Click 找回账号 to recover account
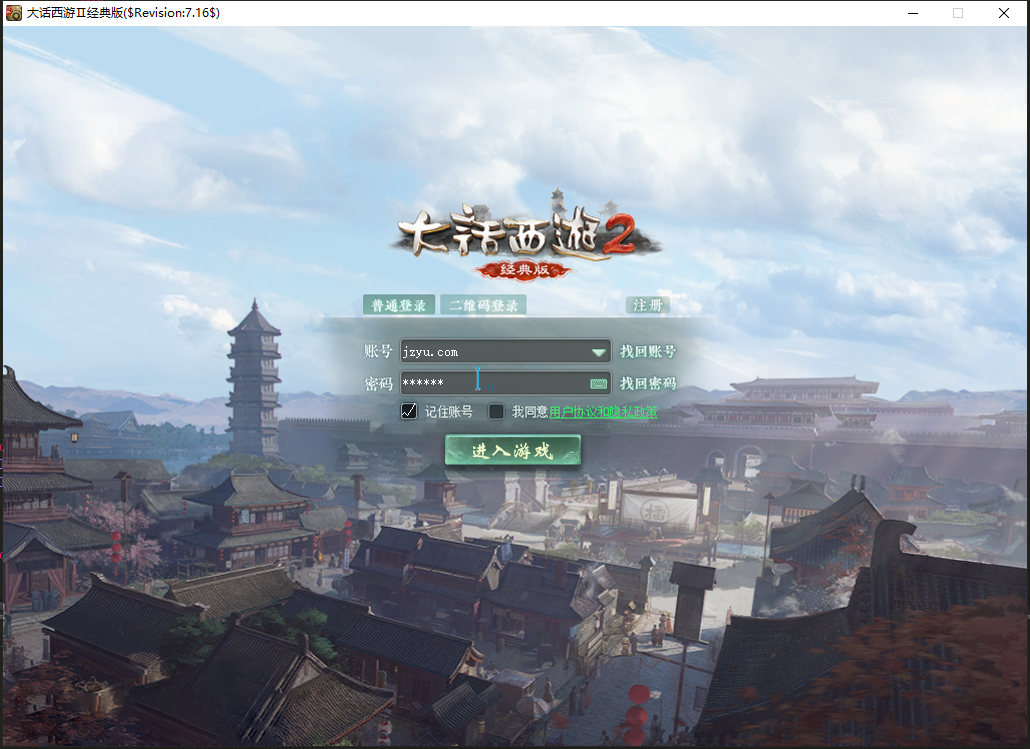 pos(648,352)
